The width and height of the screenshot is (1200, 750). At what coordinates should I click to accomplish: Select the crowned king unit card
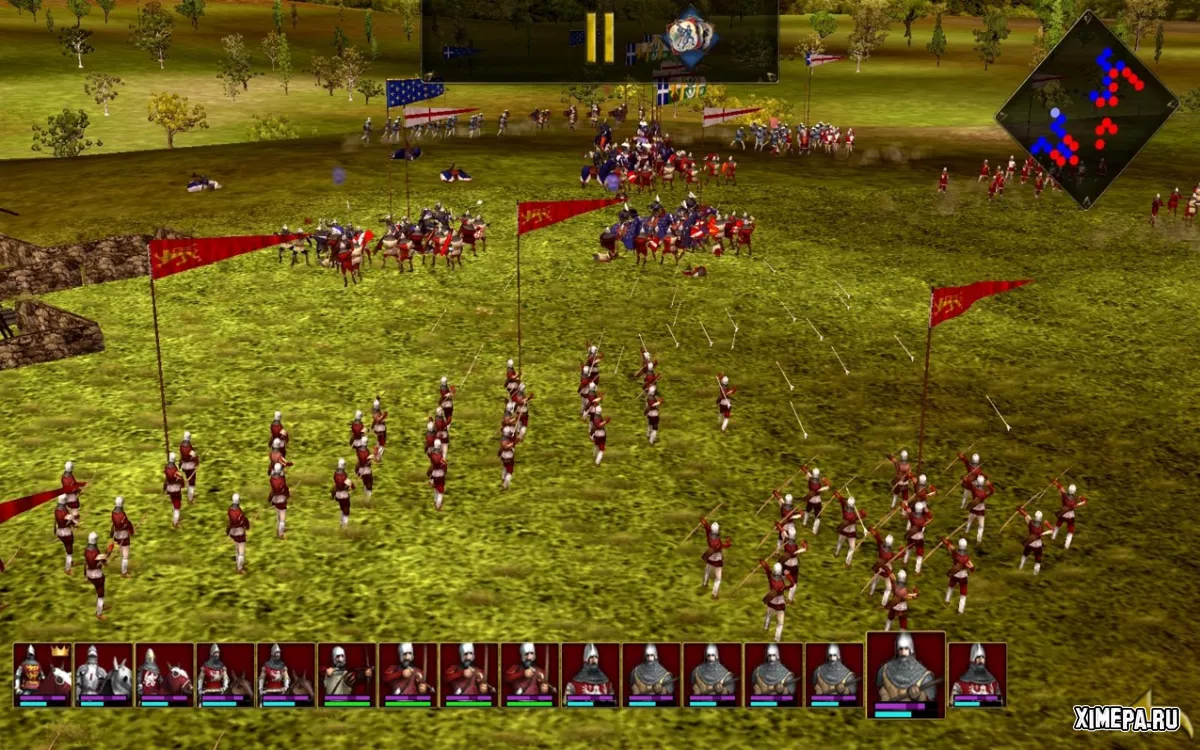pyautogui.click(x=43, y=674)
